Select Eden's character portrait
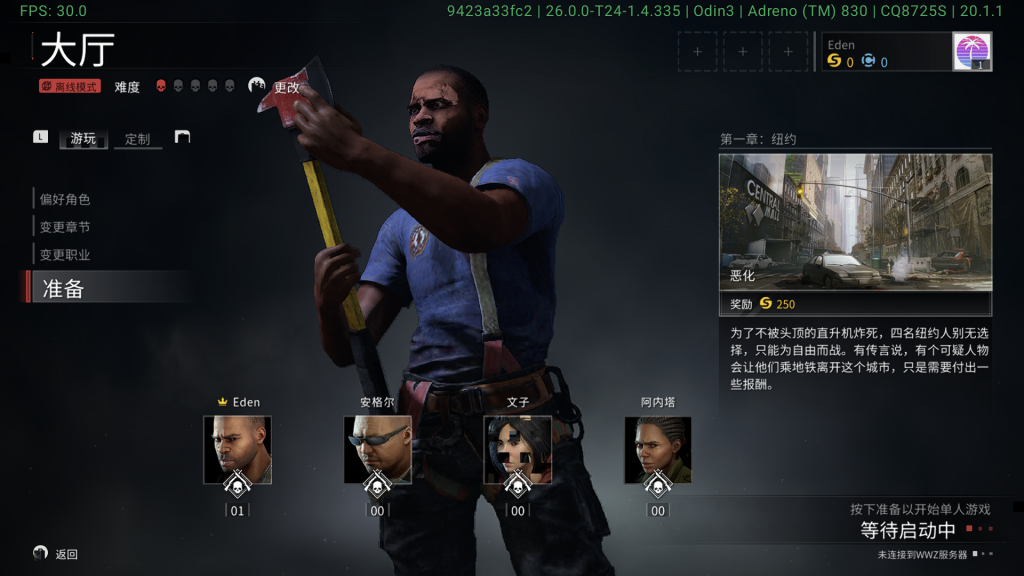Viewport: 1024px width, 576px height. (237, 449)
